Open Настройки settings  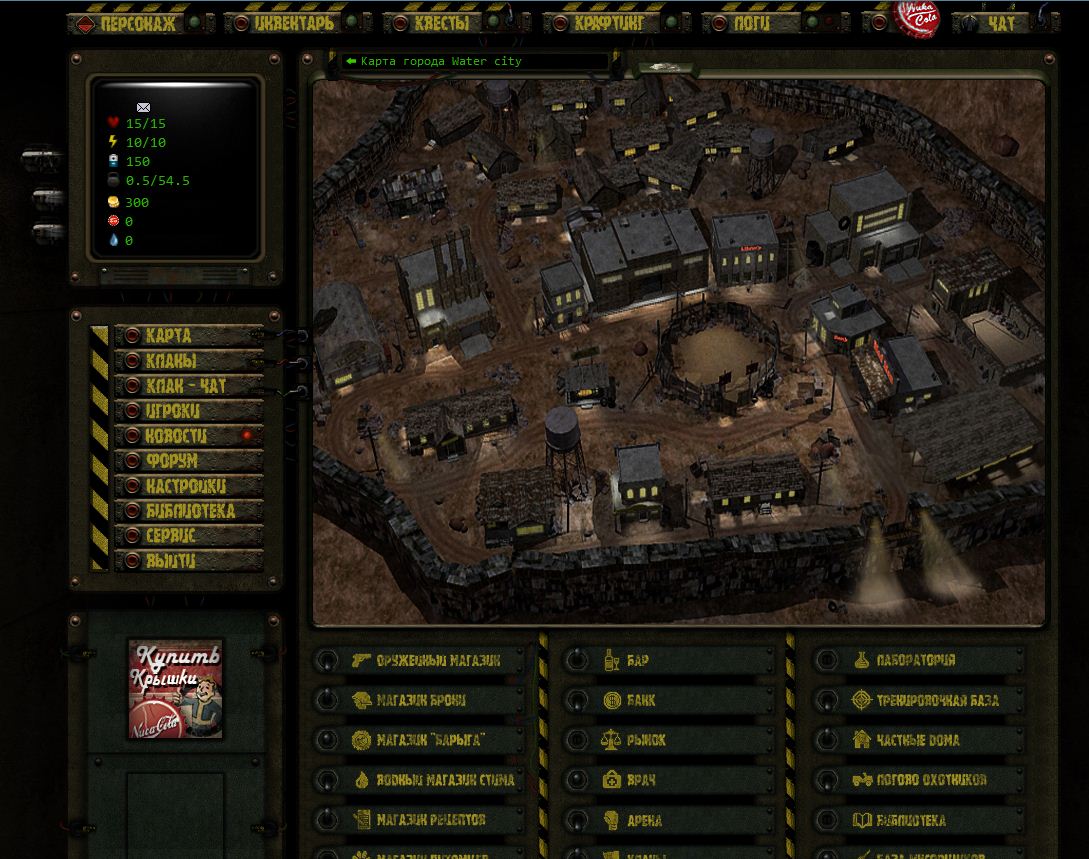pos(188,486)
